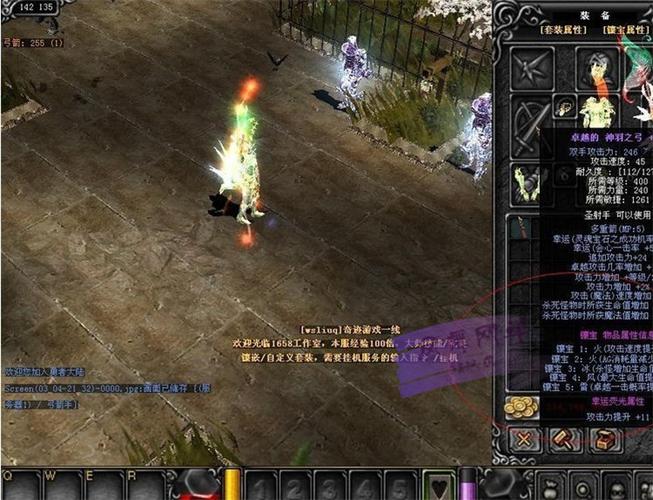This screenshot has width=653, height=500.
Task: Select the small pendant necklace slot
Action: pos(565,106)
